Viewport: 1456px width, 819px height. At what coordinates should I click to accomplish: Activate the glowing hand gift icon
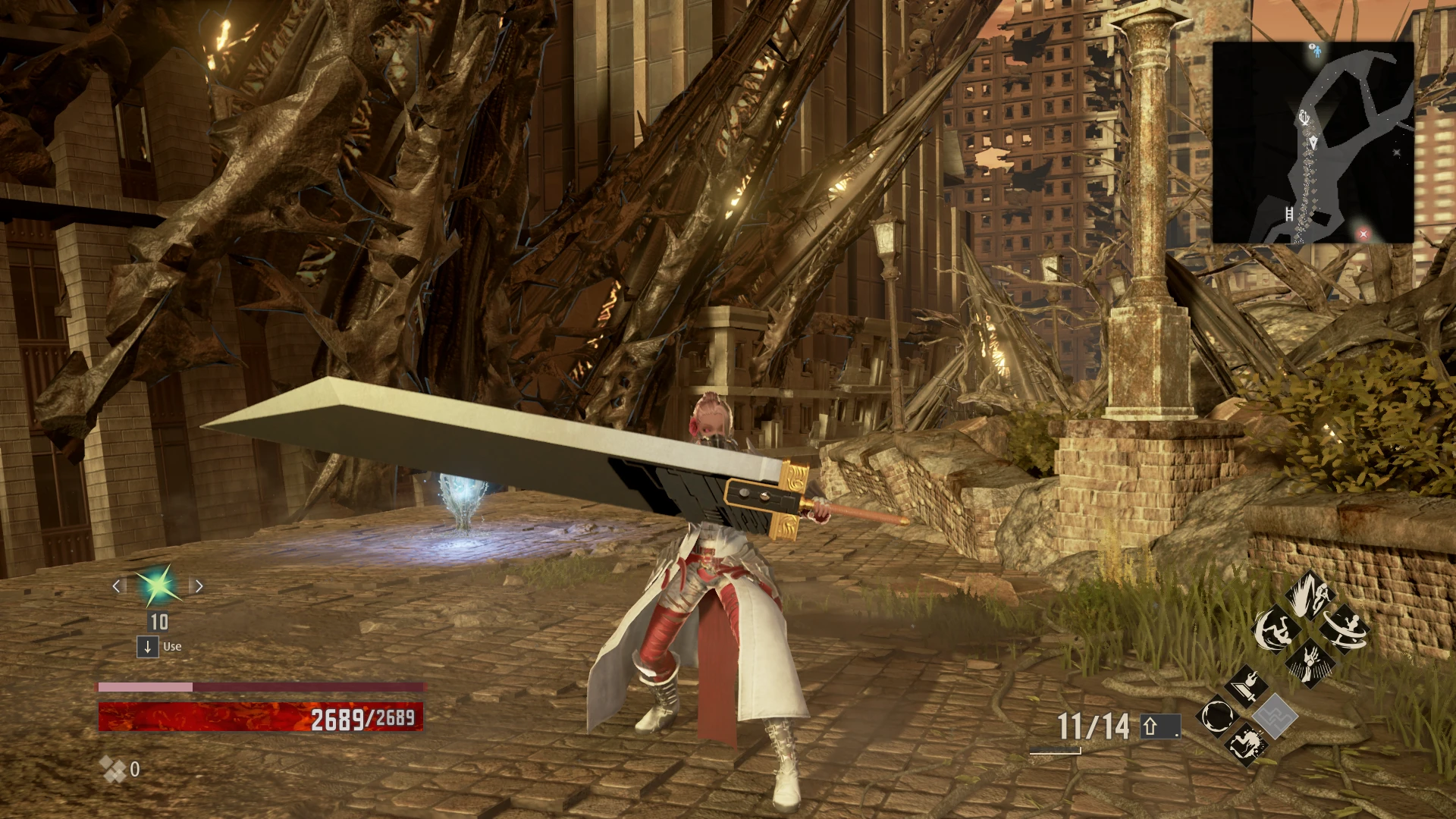[x=1310, y=661]
